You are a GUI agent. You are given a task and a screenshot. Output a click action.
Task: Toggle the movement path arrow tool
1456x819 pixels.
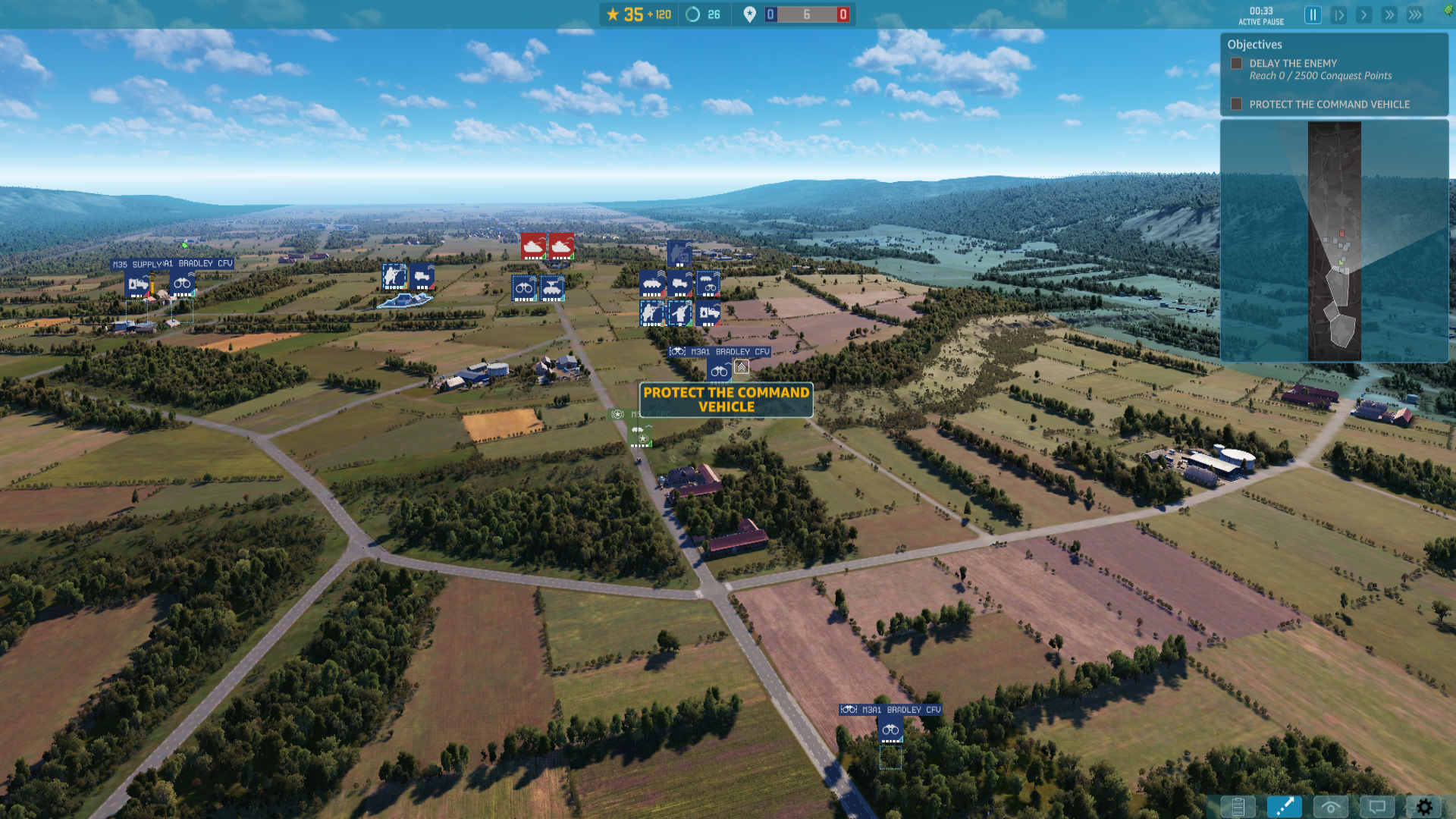1284,807
